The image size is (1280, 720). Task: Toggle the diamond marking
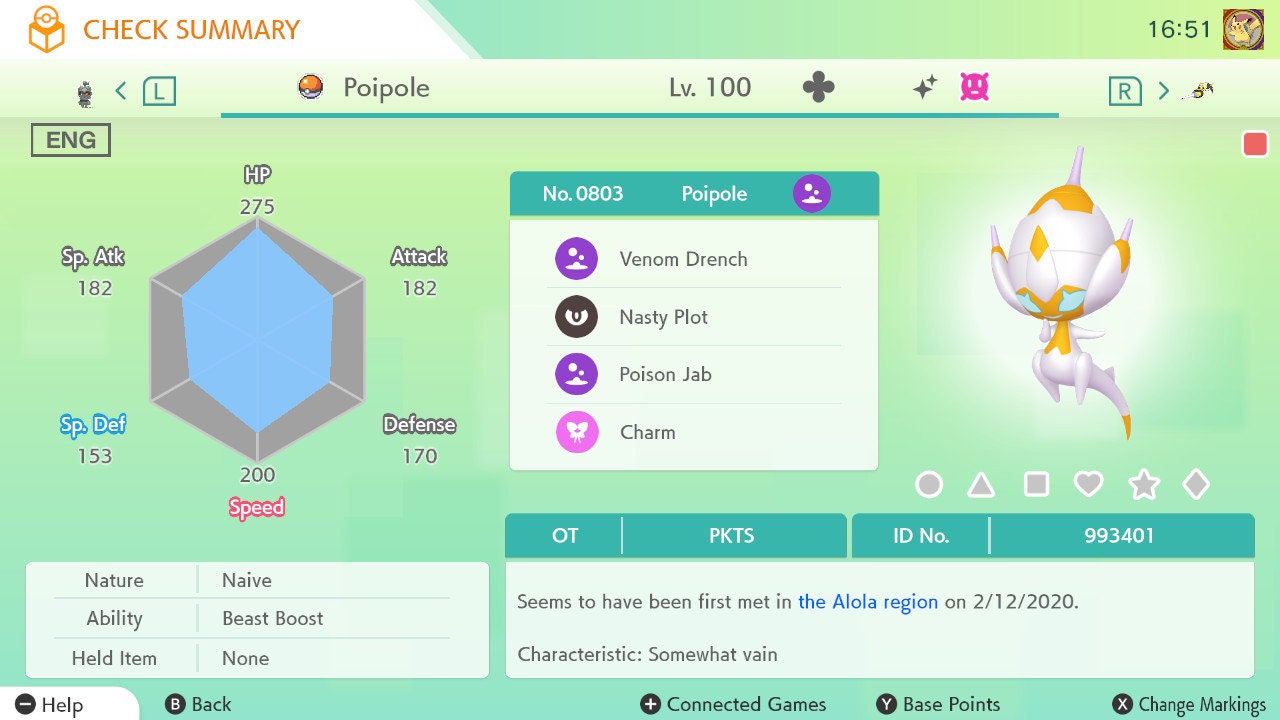(x=1196, y=485)
